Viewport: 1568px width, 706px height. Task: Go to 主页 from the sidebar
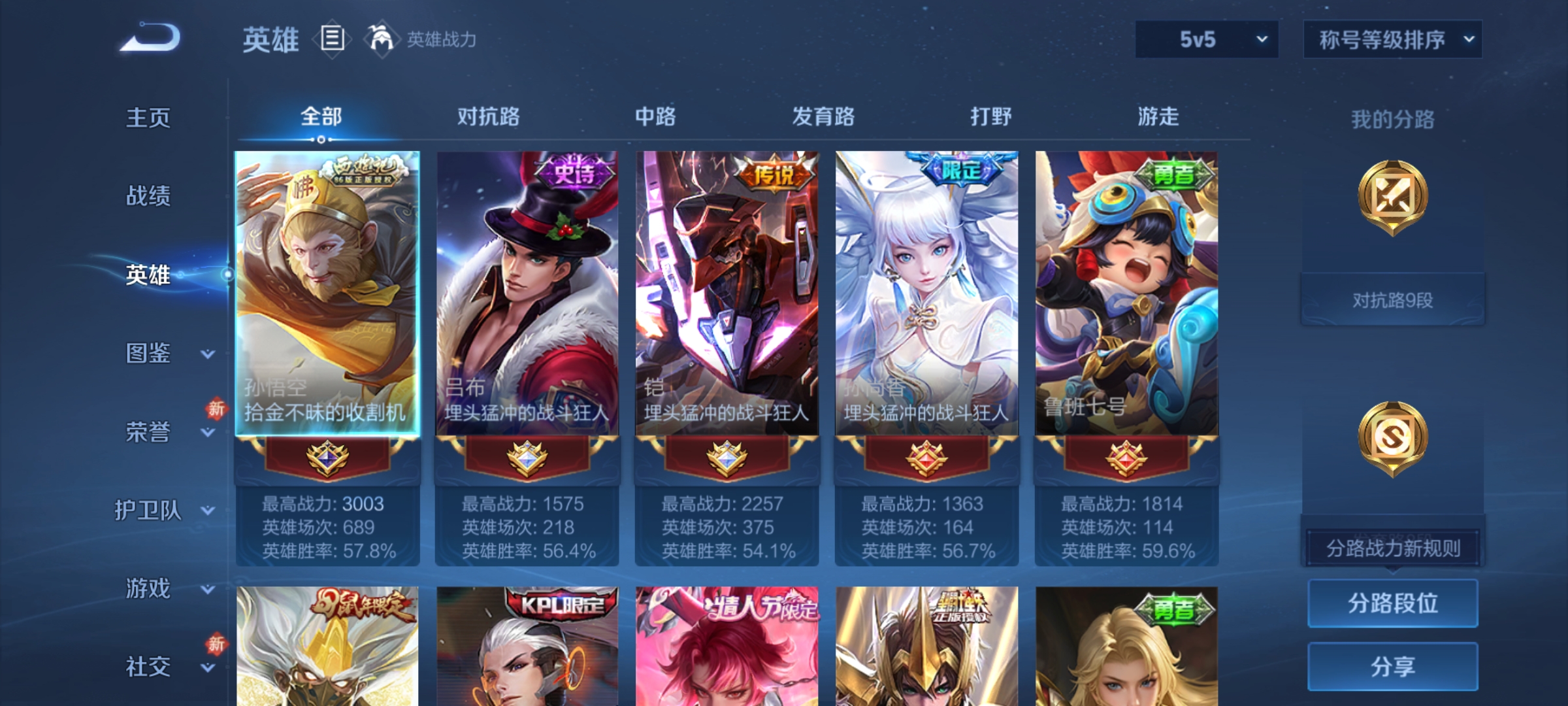[148, 118]
